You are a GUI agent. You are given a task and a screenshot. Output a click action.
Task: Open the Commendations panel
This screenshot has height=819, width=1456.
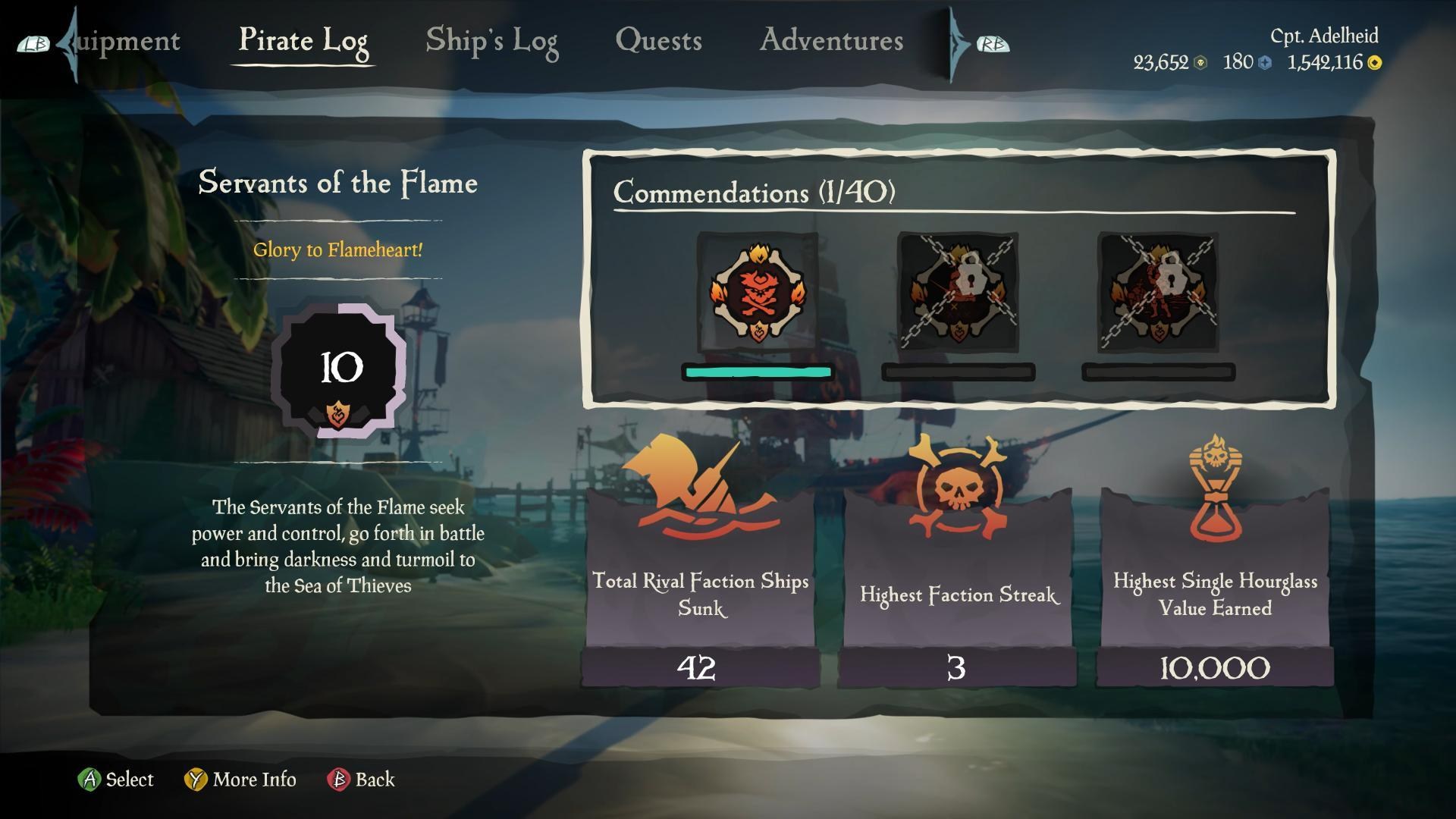click(x=754, y=193)
